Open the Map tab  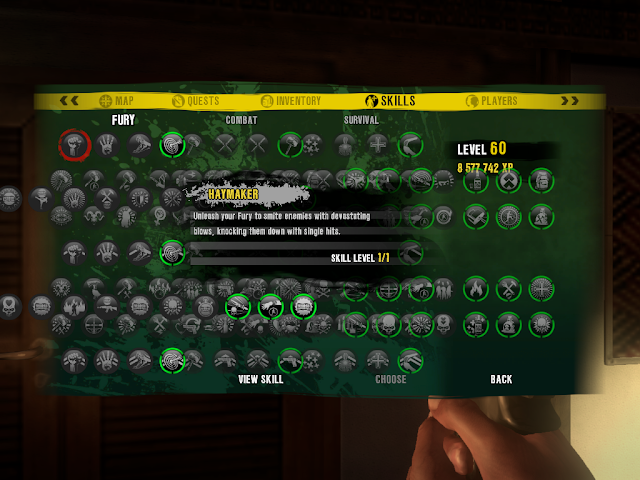[116, 100]
